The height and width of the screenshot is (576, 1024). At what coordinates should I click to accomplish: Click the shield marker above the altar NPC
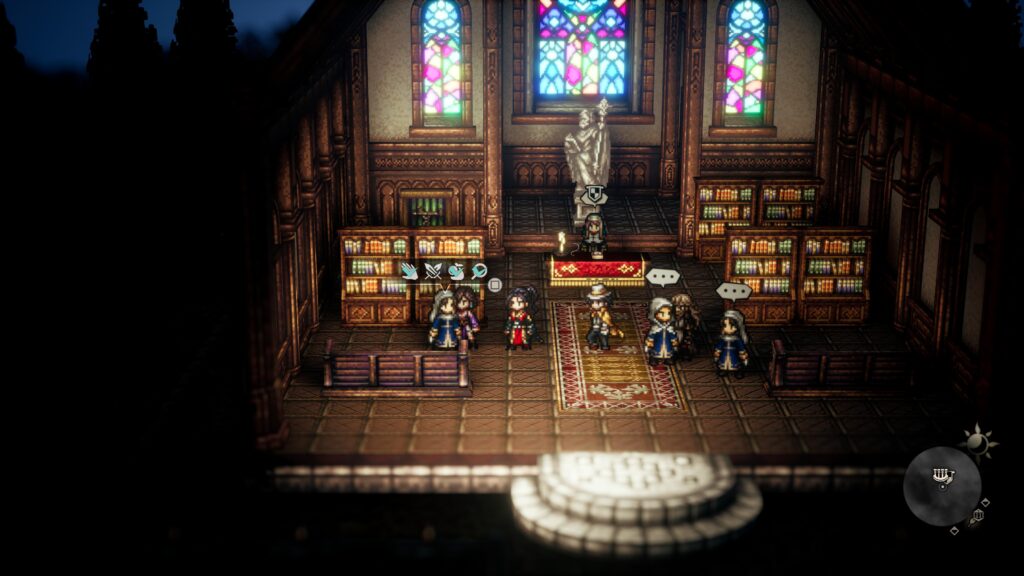coord(594,195)
